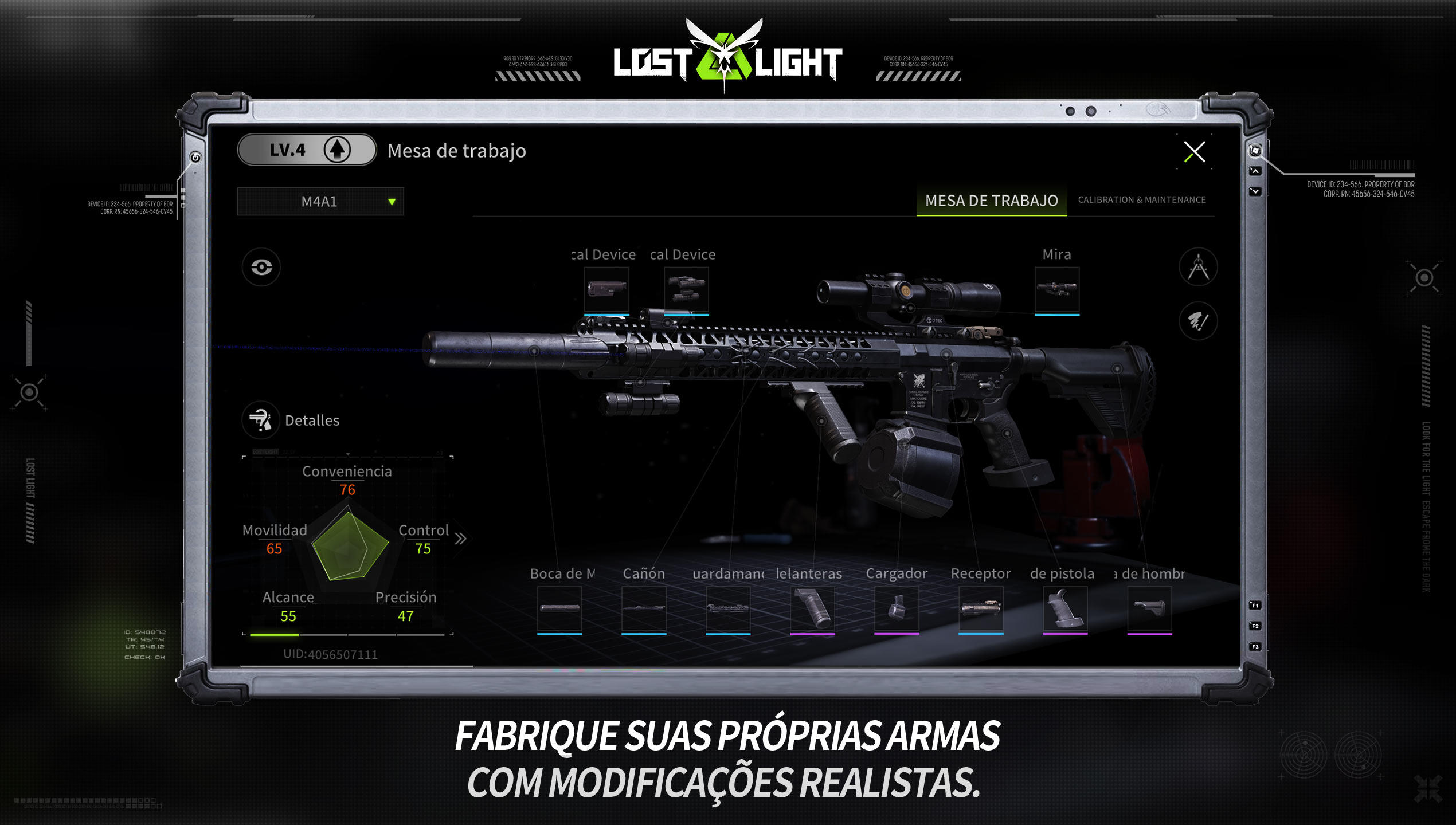Click the Cañón barrel attachment slot

pos(644,608)
